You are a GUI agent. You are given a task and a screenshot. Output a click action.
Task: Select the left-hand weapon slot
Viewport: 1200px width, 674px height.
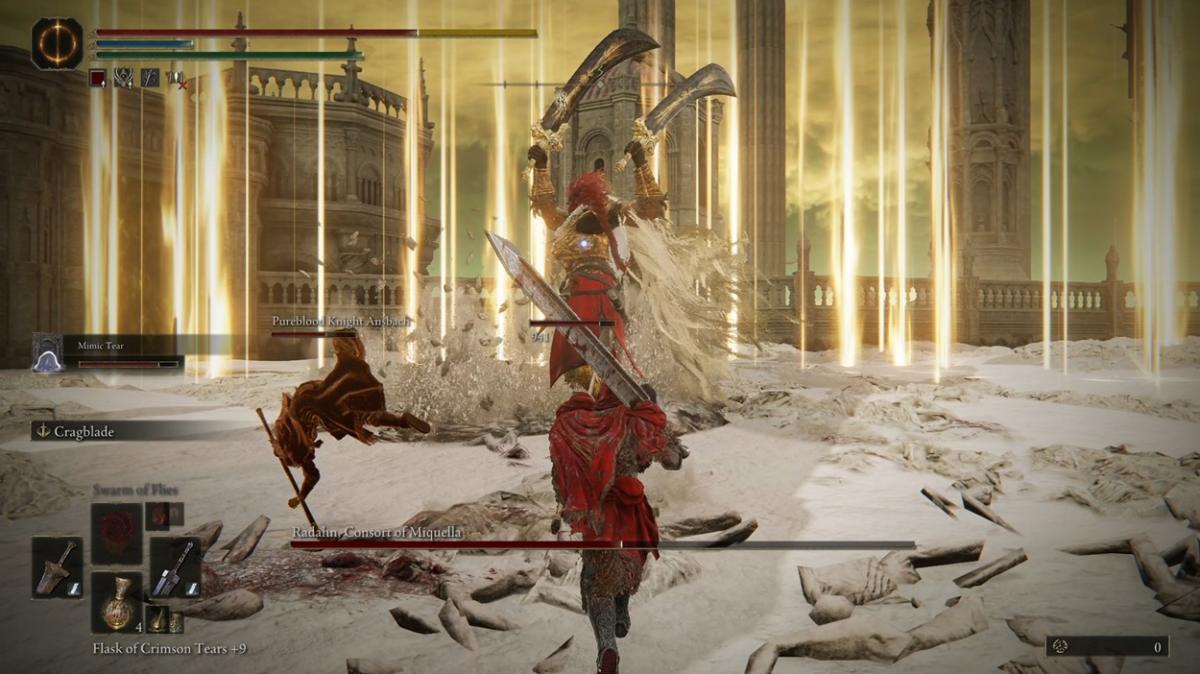pyautogui.click(x=57, y=567)
